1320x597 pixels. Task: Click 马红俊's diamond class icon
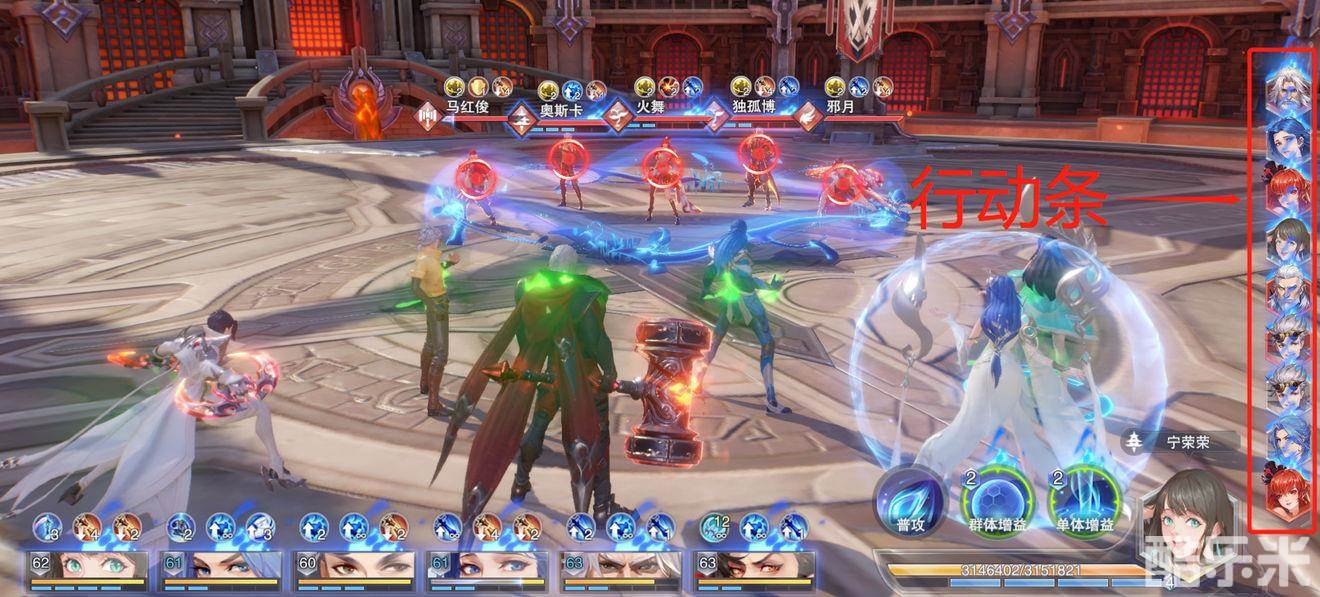click(428, 115)
